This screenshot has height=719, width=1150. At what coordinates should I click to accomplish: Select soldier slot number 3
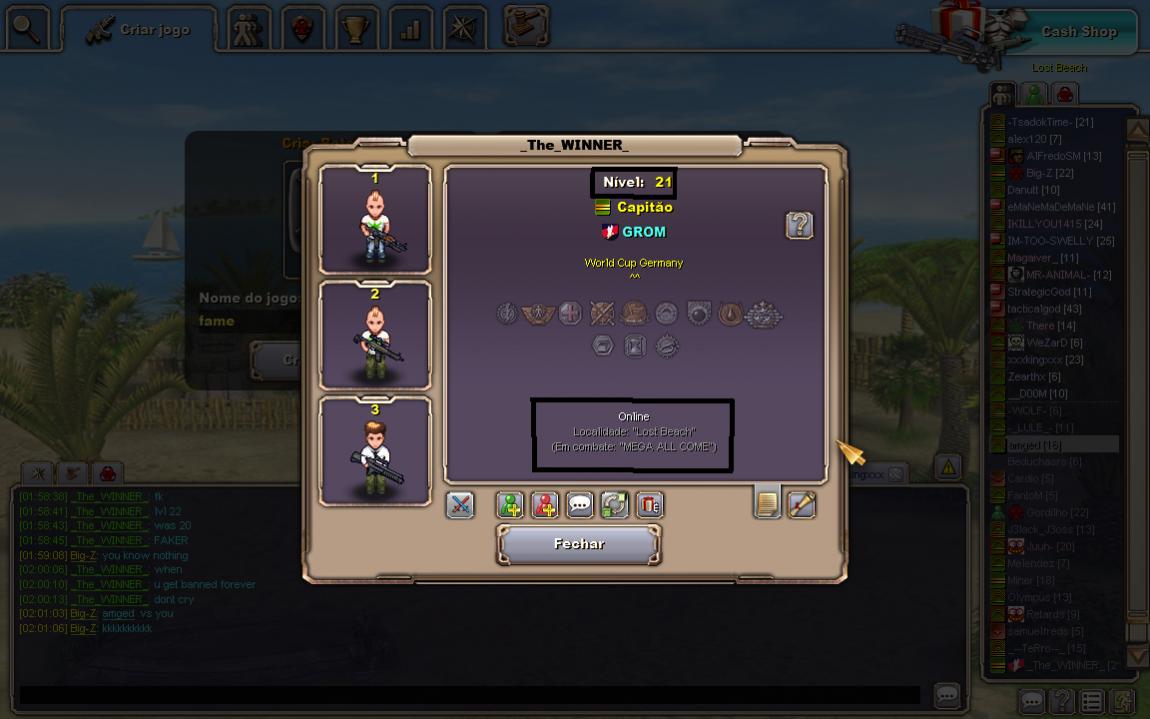[x=375, y=451]
